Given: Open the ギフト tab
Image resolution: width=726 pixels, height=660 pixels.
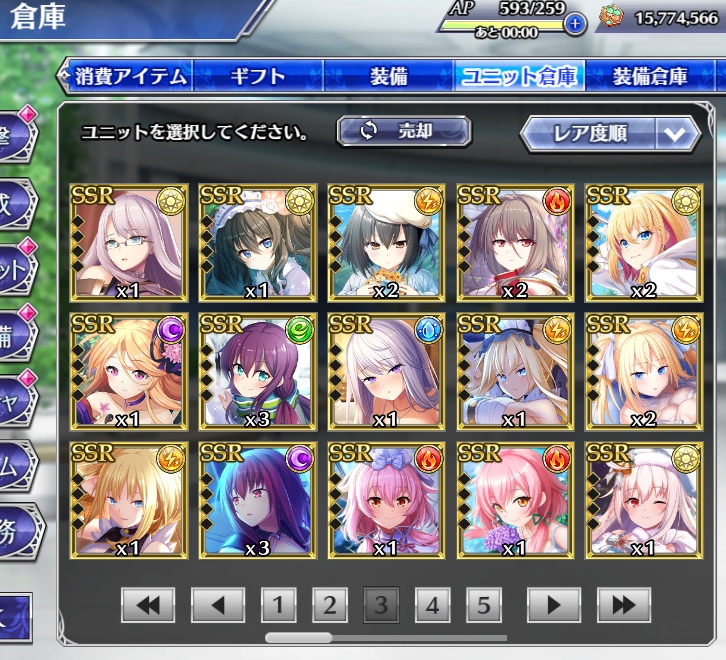Looking at the screenshot, I should [x=258, y=76].
